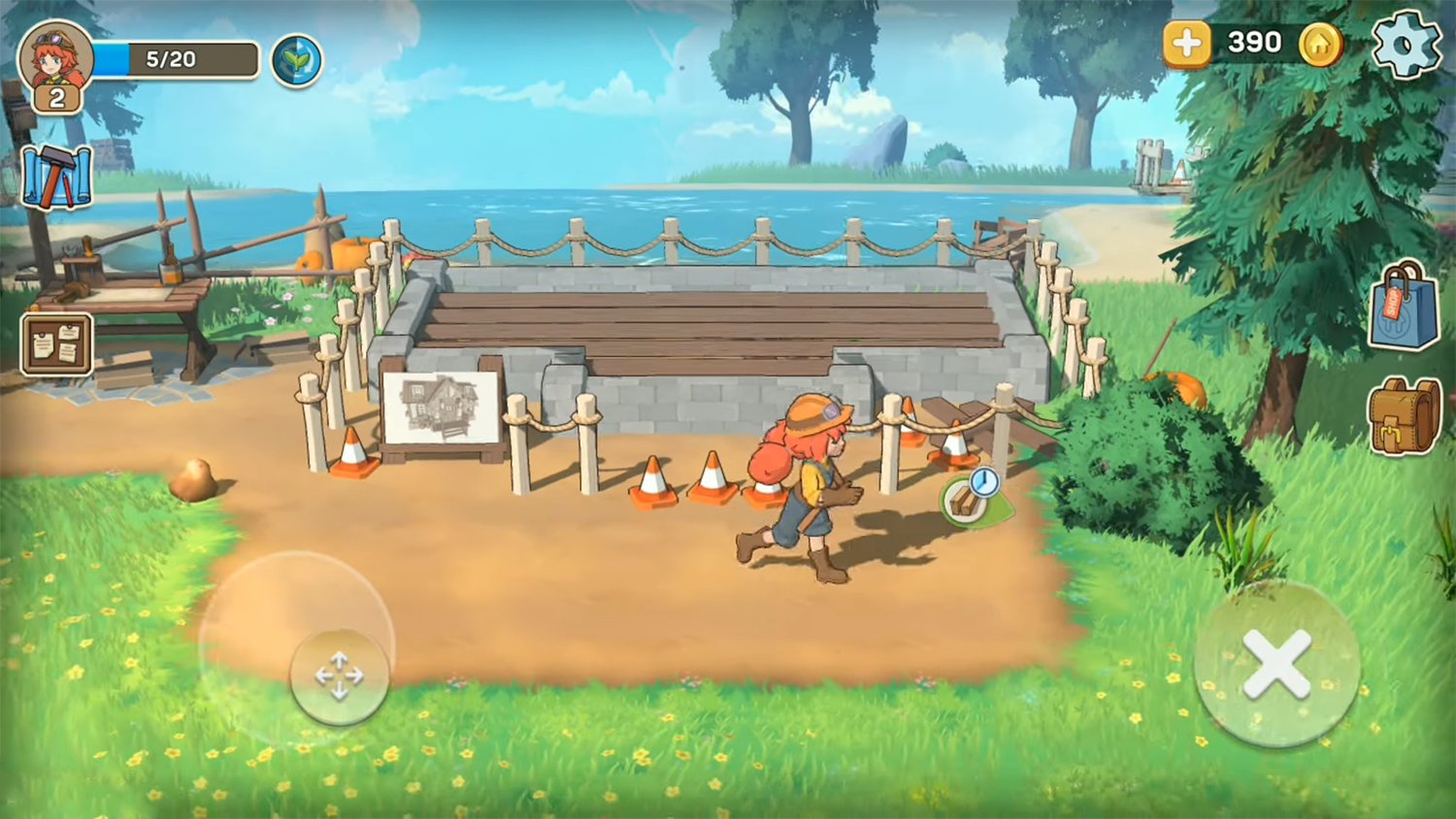
Task: Tap the house coin currency icon
Action: click(1320, 43)
